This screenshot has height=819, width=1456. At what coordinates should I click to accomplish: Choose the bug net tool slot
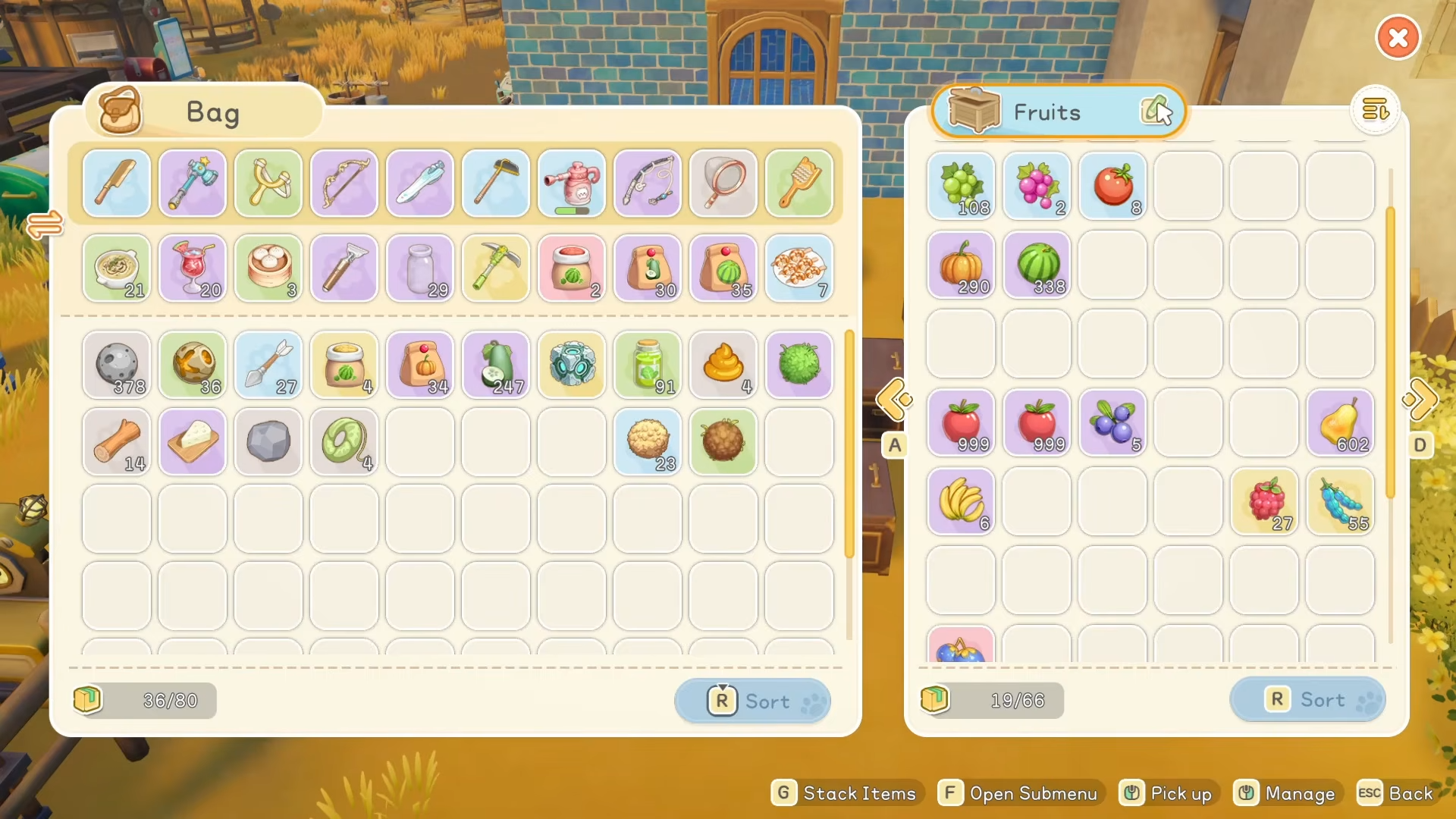coord(723,184)
